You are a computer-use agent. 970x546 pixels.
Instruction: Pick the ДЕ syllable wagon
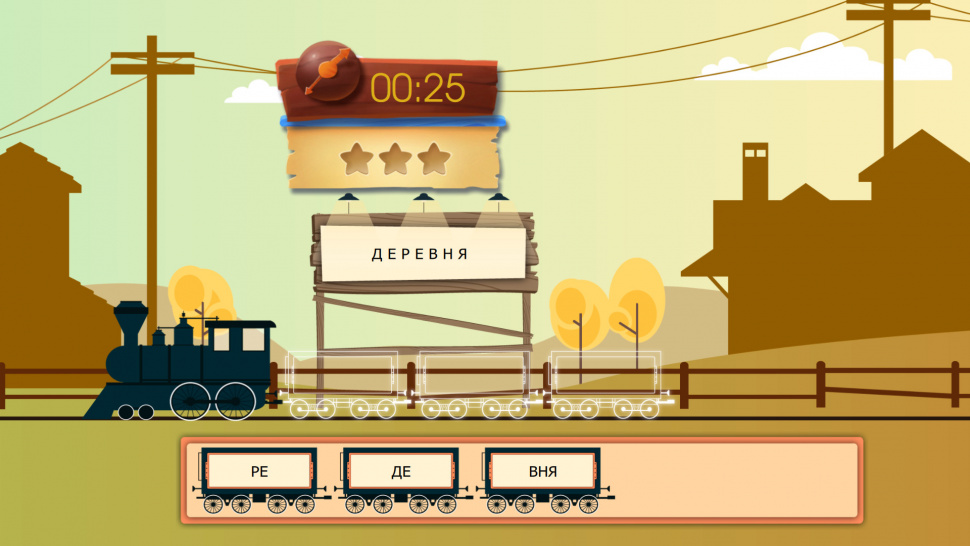(401, 472)
